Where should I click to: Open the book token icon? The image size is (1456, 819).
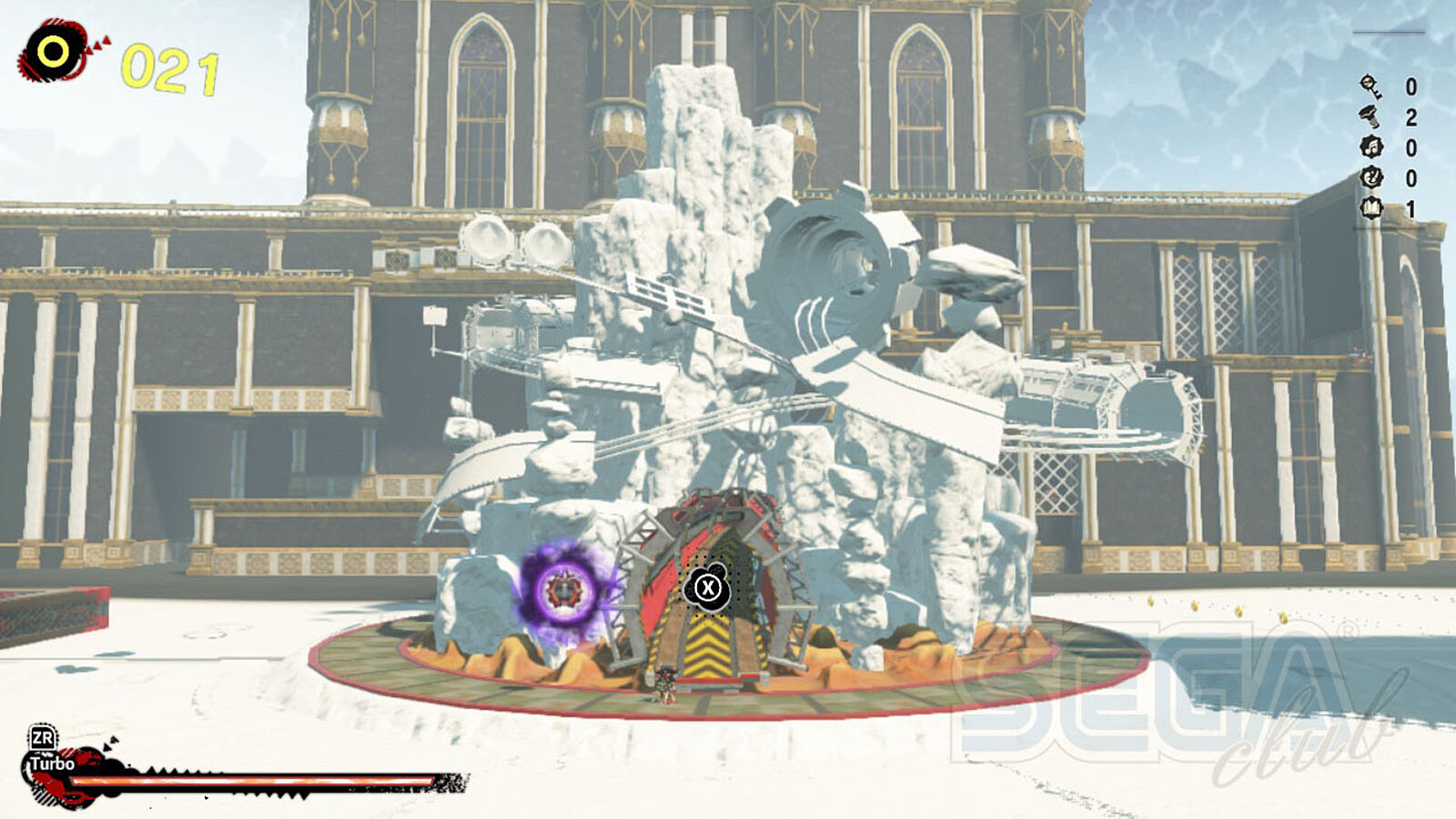point(1370,208)
